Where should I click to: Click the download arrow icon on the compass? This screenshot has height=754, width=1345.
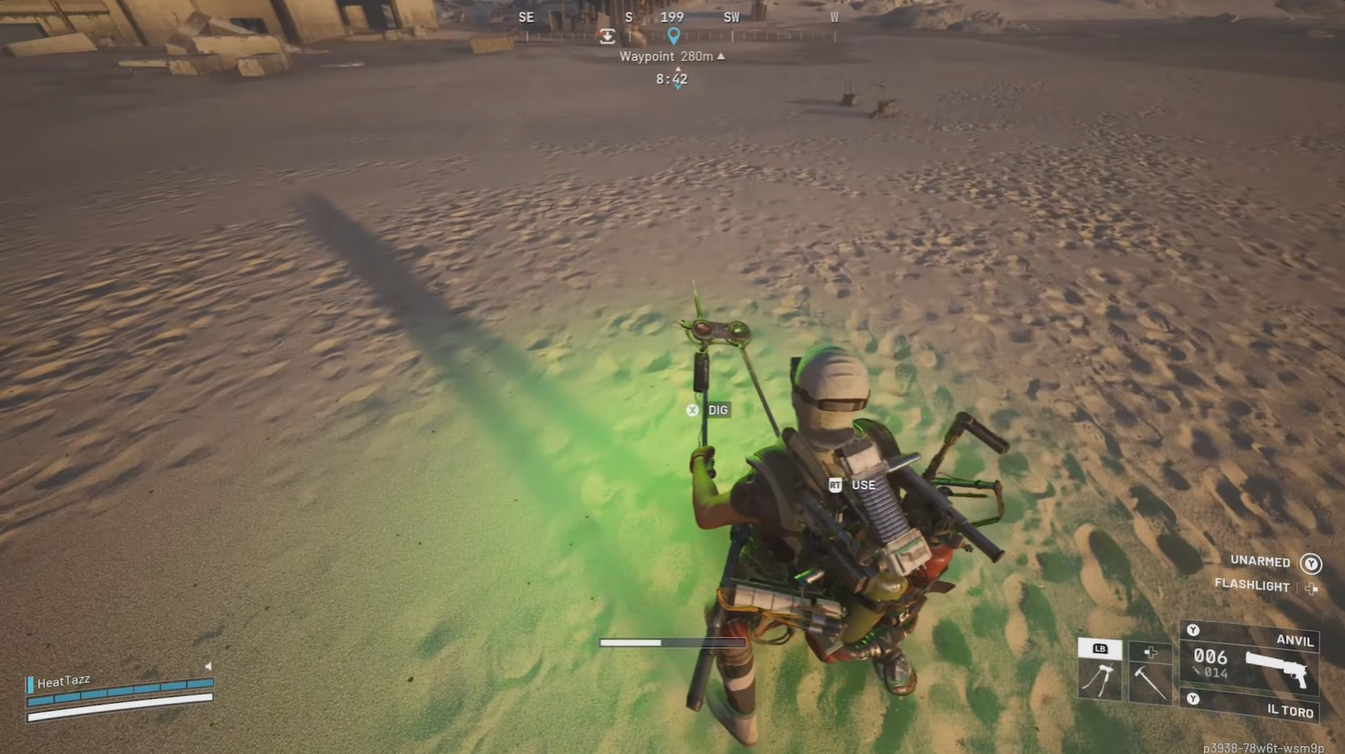(607, 35)
